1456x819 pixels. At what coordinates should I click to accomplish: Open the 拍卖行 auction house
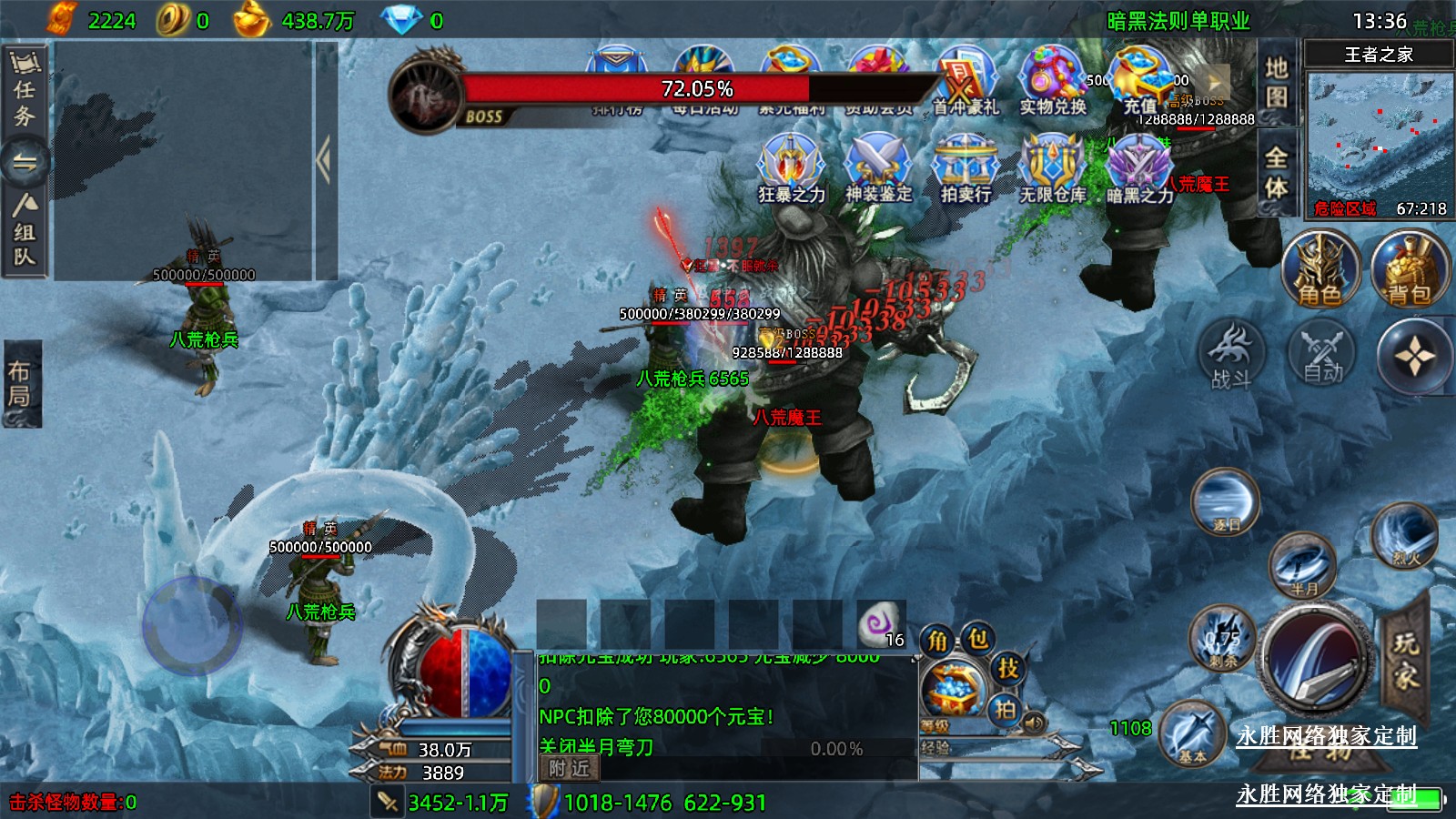966,167
